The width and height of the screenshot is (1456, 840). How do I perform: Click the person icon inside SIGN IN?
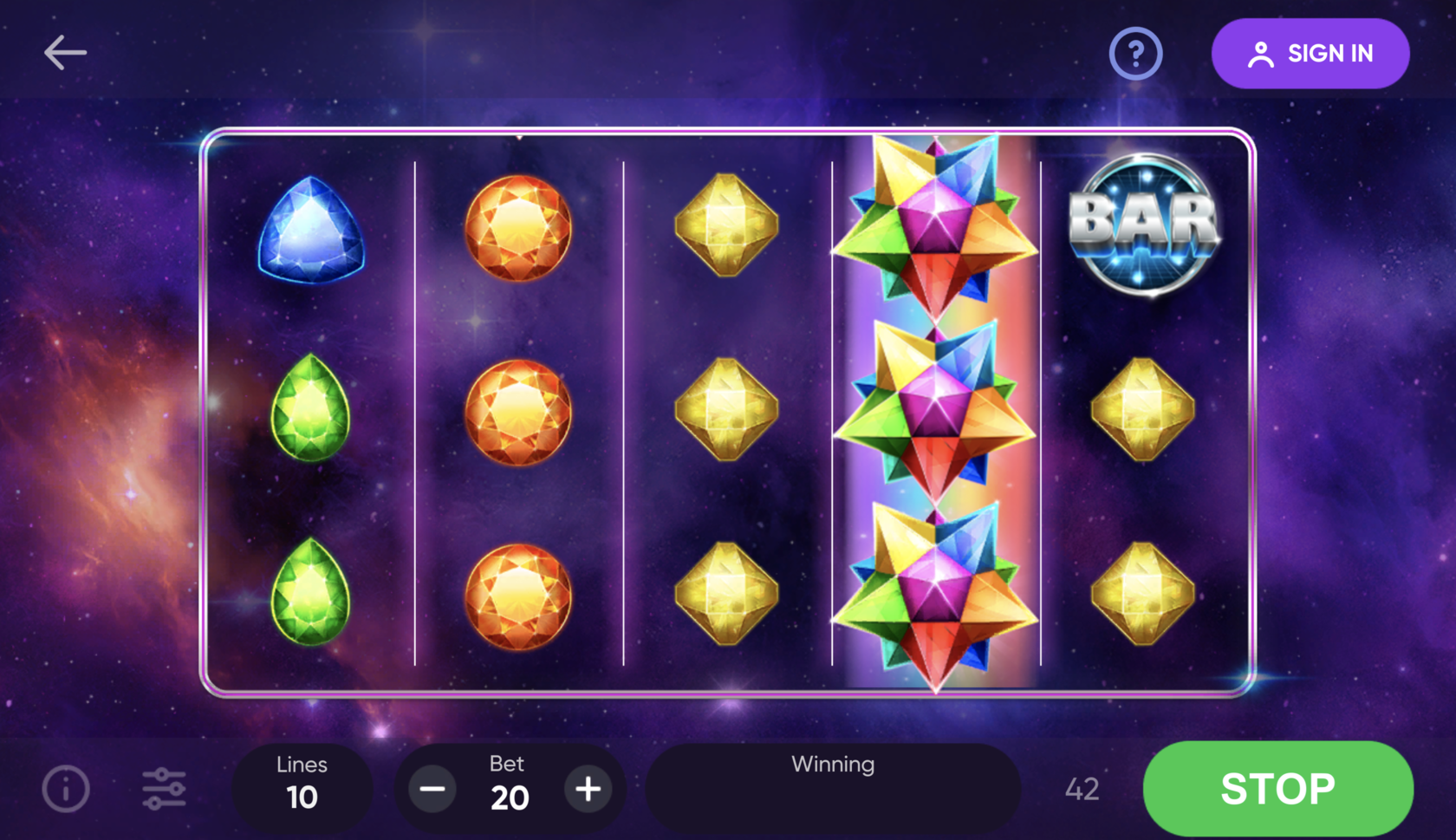[x=1261, y=53]
